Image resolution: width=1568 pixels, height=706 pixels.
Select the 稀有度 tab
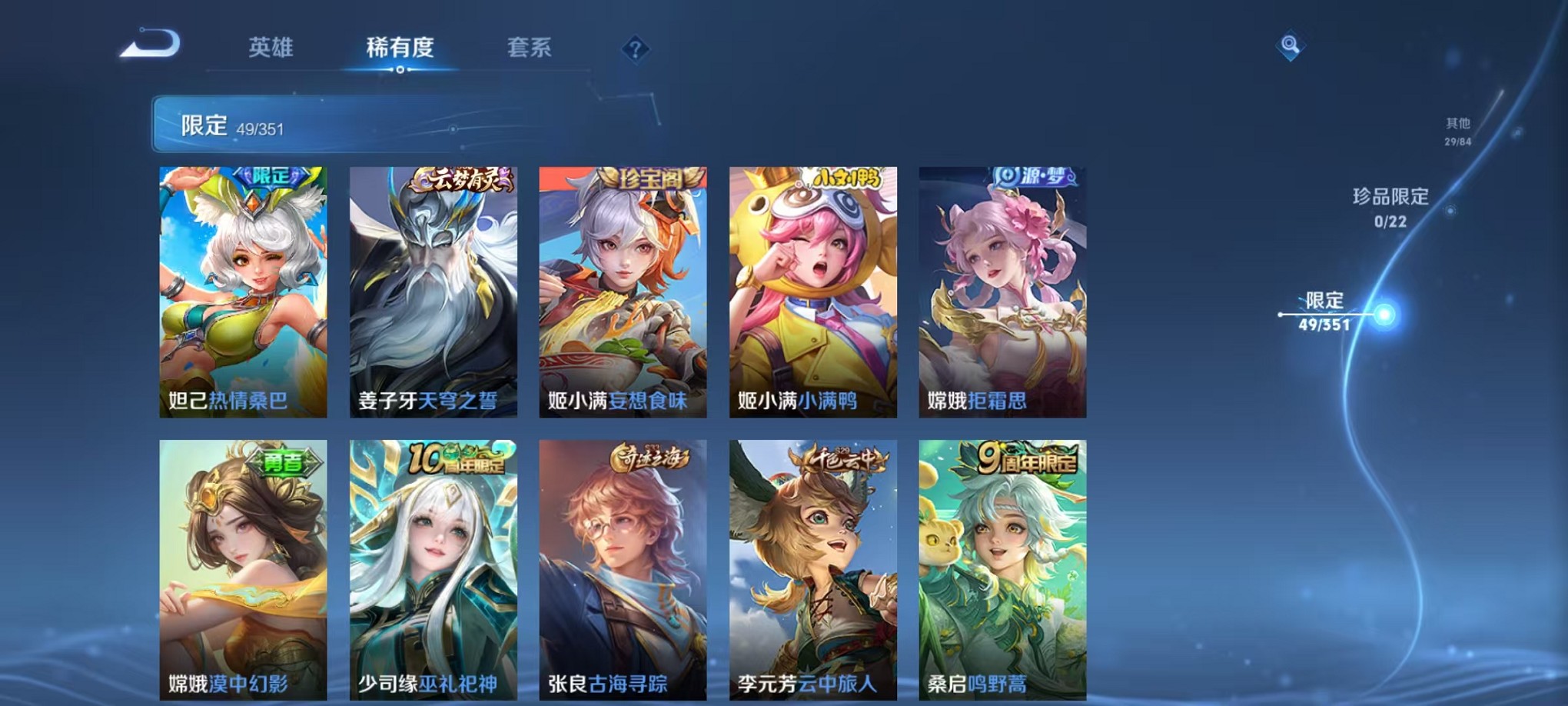pyautogui.click(x=400, y=48)
